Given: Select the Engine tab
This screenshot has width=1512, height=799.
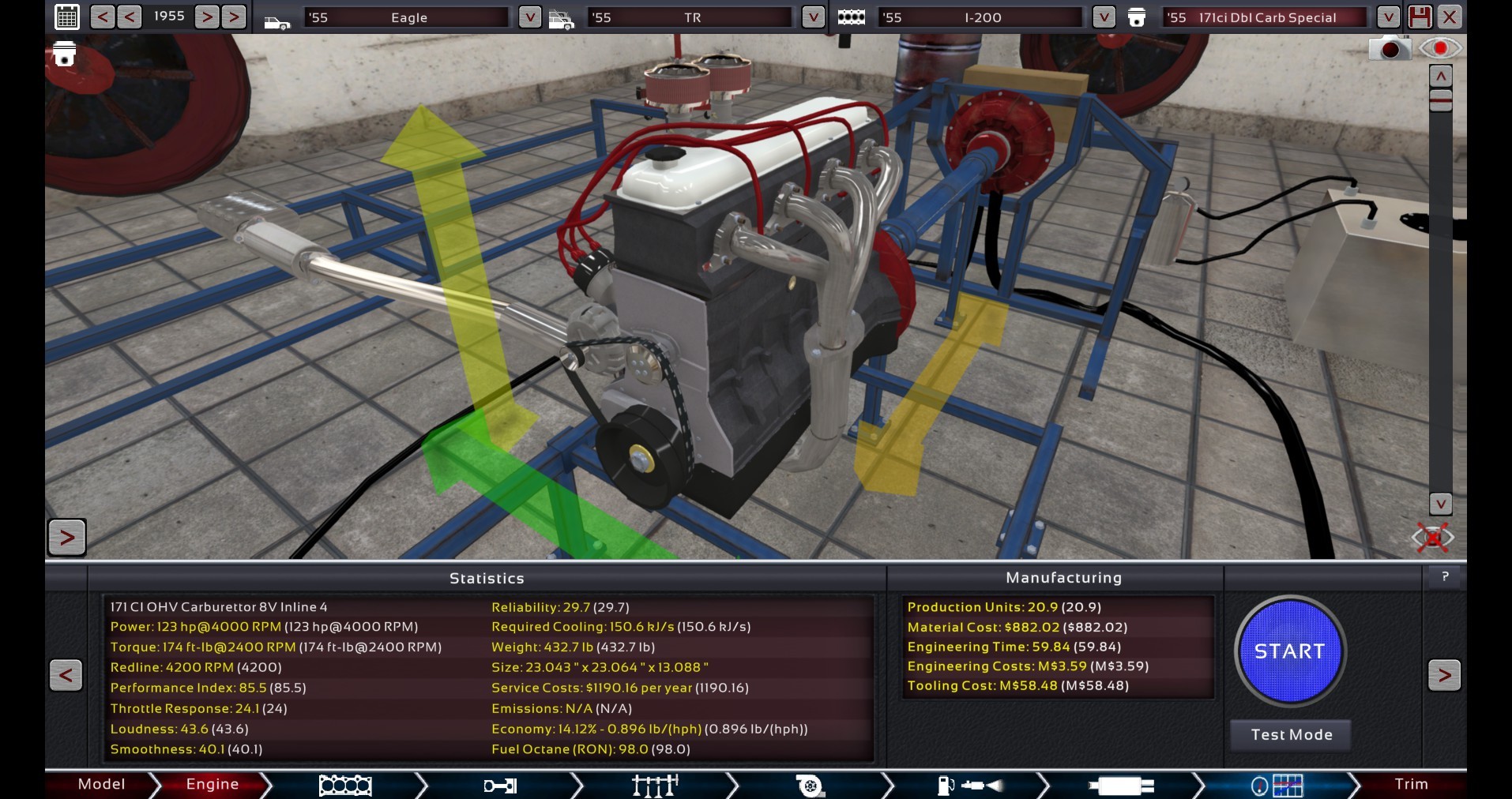Looking at the screenshot, I should [212, 784].
